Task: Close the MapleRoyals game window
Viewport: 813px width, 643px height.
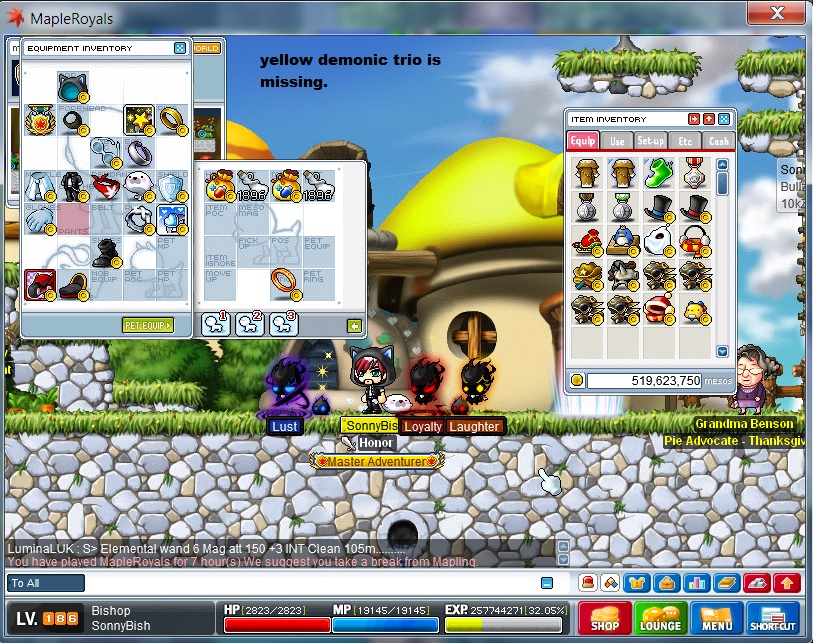Action: point(776,14)
